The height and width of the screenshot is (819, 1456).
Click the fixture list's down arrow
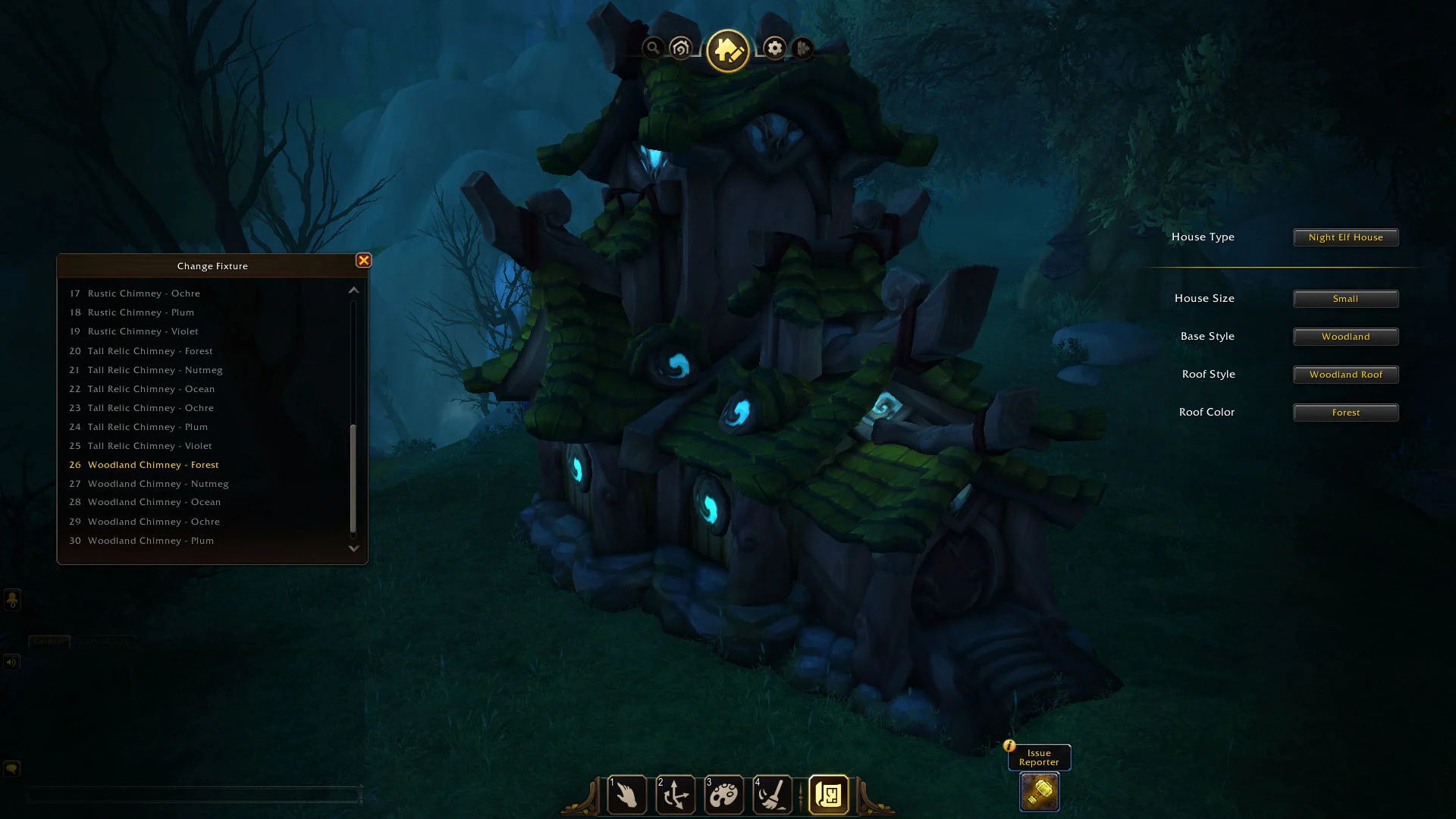(353, 548)
